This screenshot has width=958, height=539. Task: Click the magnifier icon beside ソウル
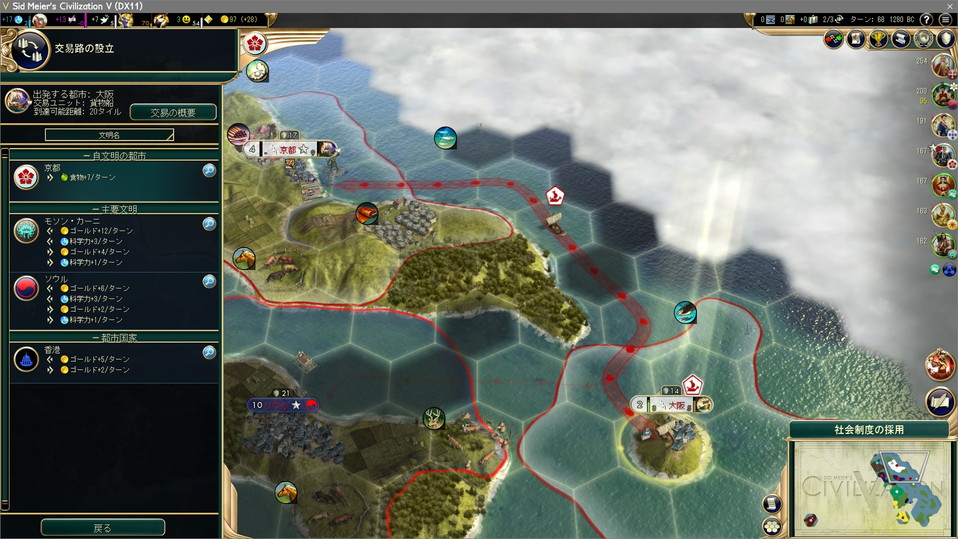click(x=209, y=281)
